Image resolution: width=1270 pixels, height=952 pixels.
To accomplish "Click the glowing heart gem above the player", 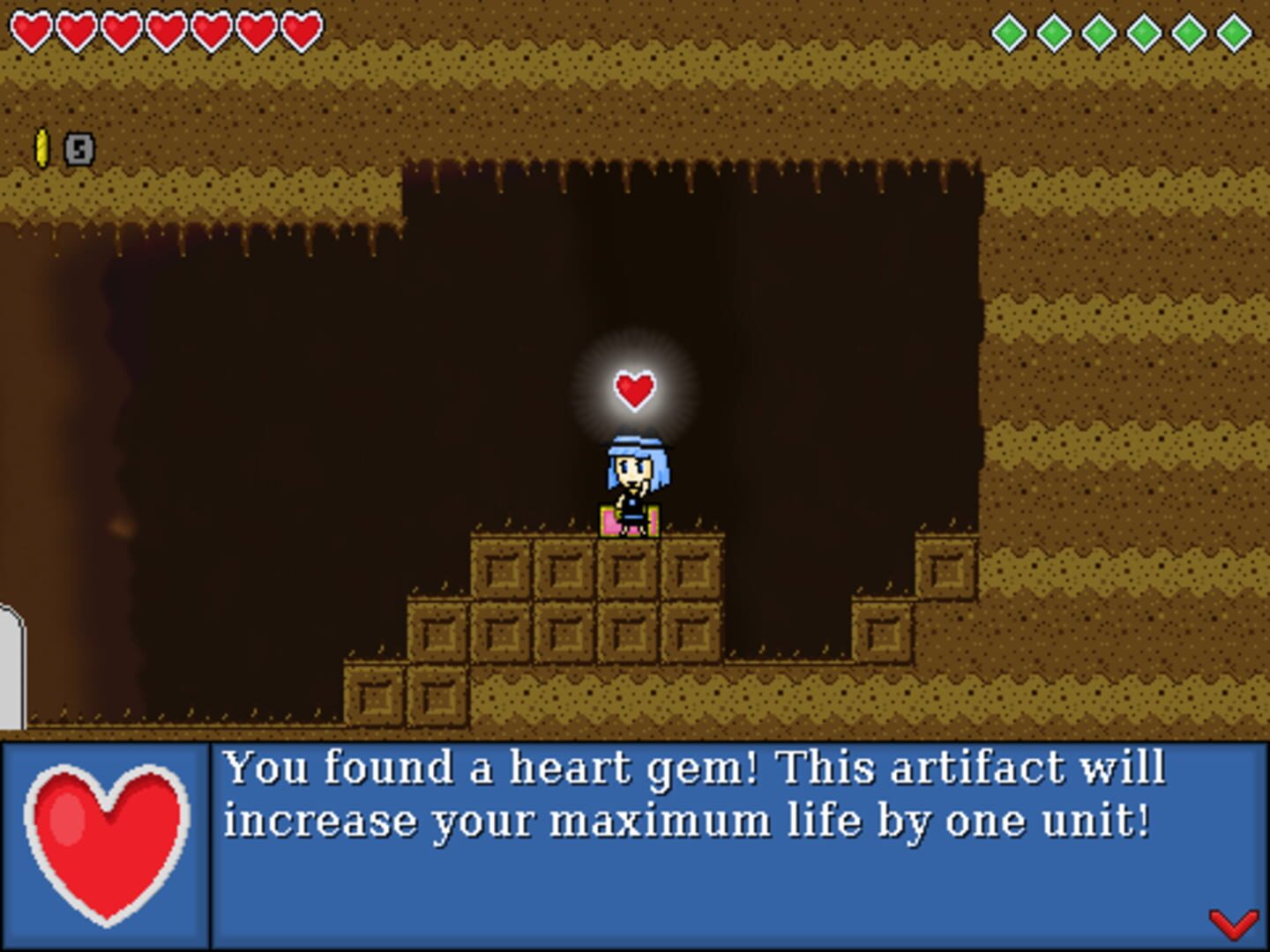I will point(634,388).
